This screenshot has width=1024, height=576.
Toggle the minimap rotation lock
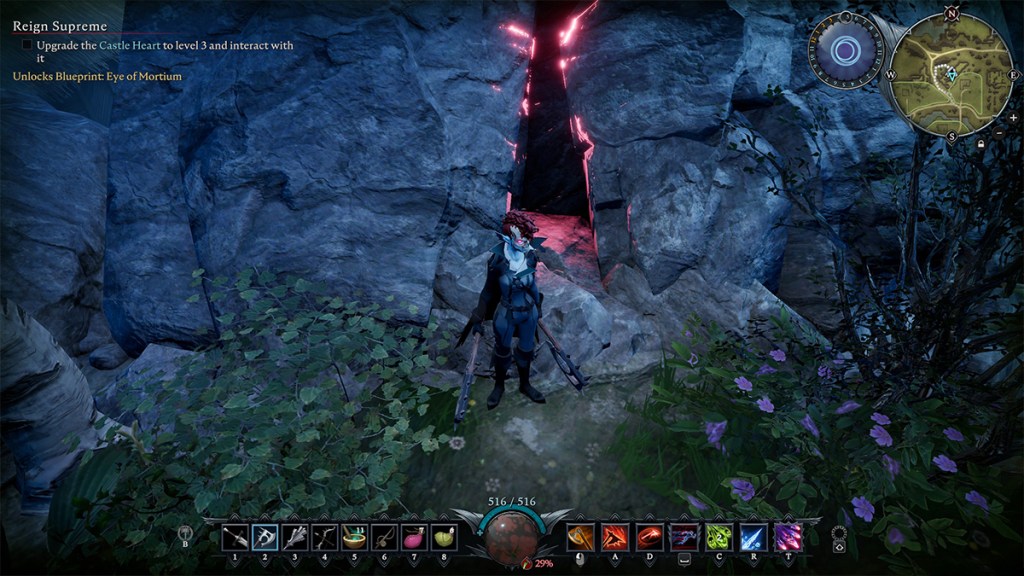click(x=982, y=143)
